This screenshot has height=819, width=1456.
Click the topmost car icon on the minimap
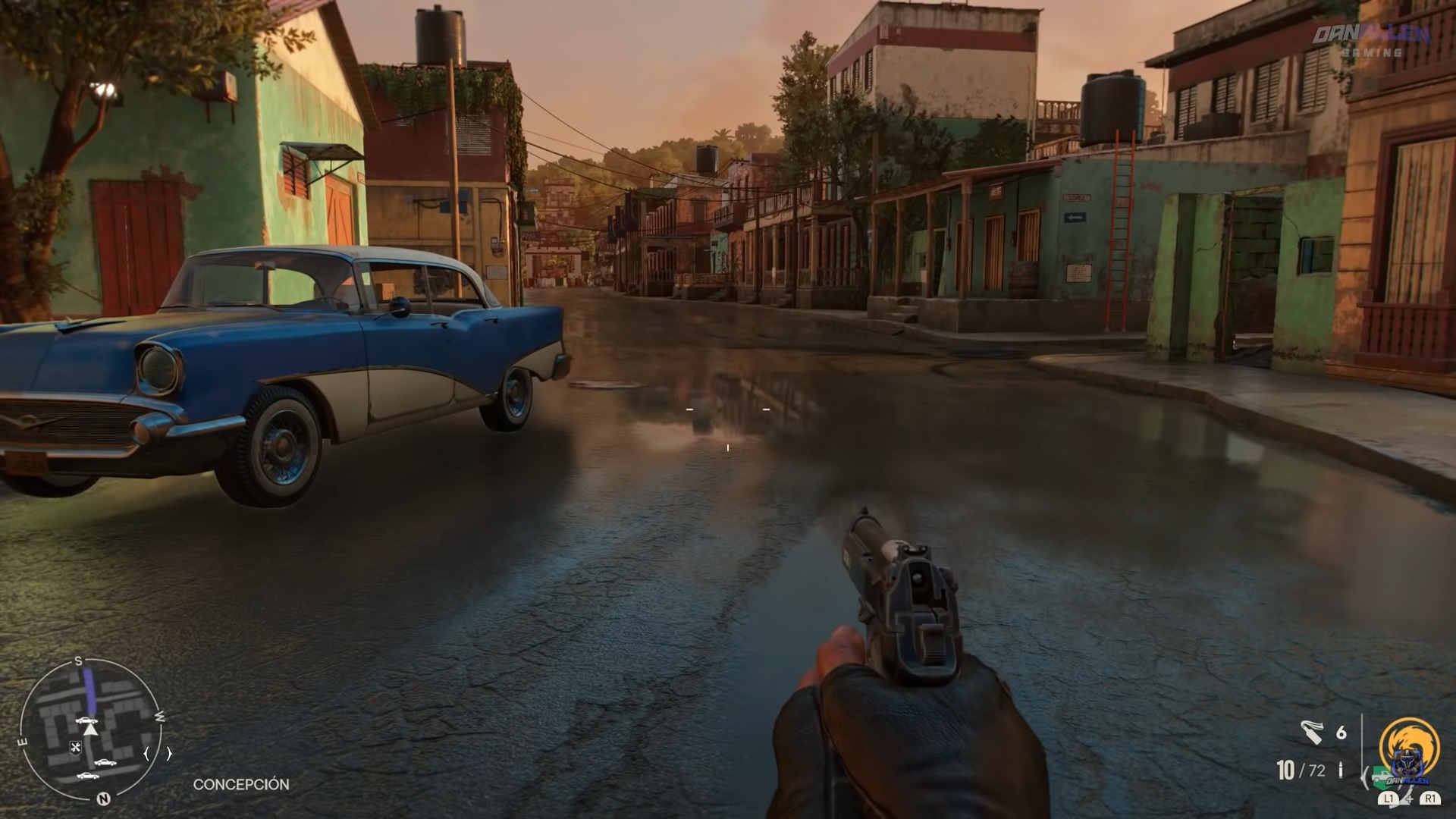87,721
